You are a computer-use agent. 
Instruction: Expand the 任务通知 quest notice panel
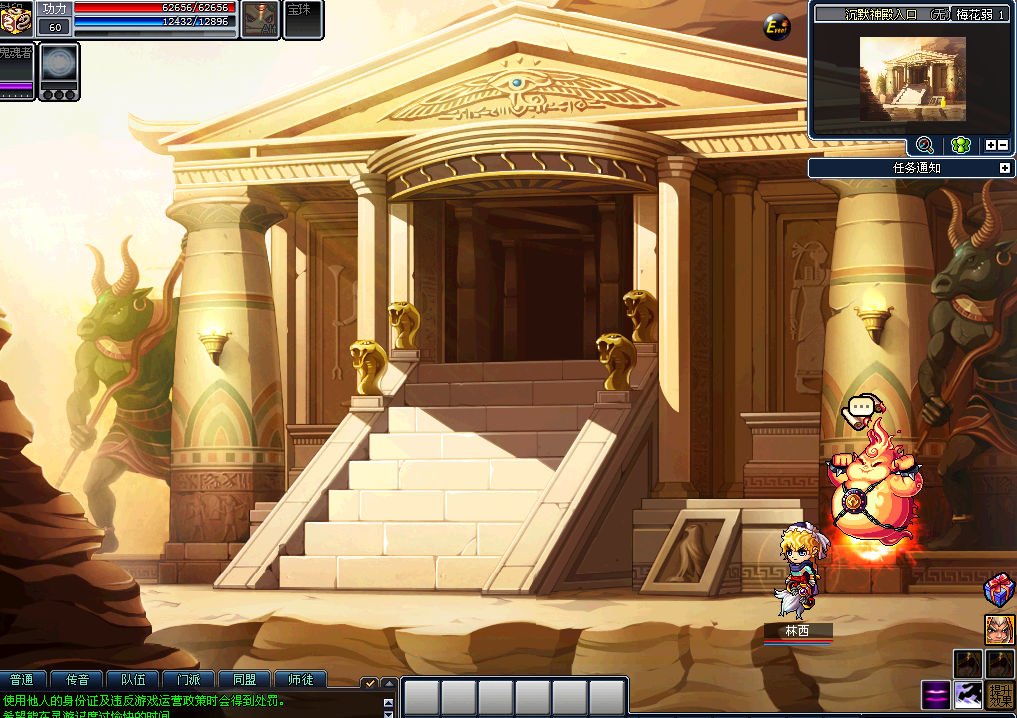click(1004, 168)
